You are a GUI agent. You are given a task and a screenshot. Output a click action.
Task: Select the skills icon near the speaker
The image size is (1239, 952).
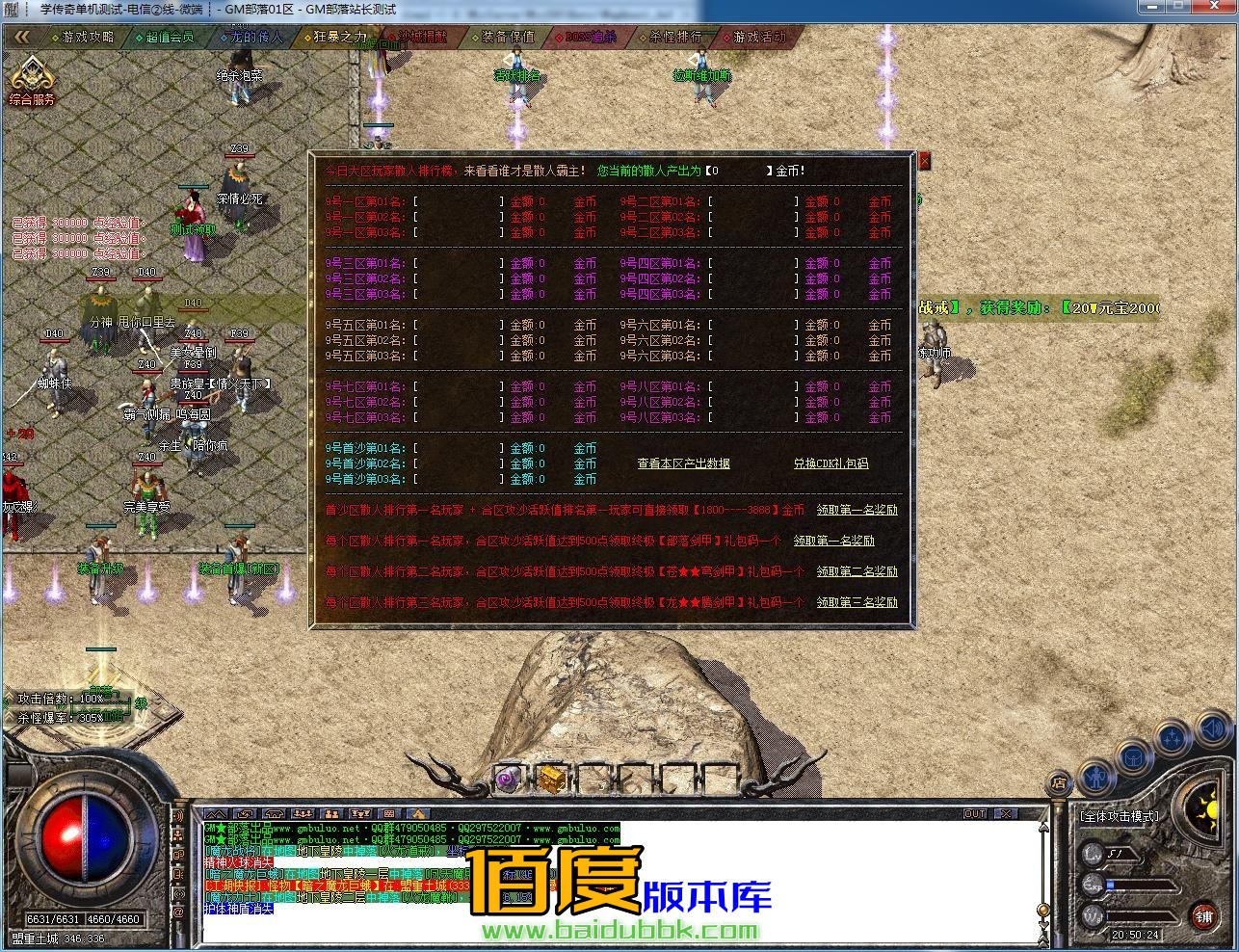[1172, 737]
